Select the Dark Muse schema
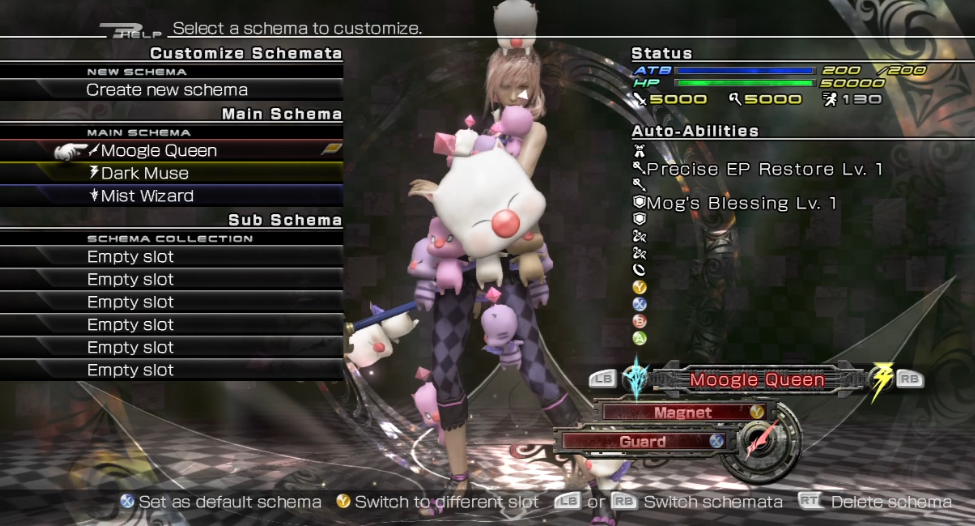Viewport: 975px width, 526px height. 144,173
